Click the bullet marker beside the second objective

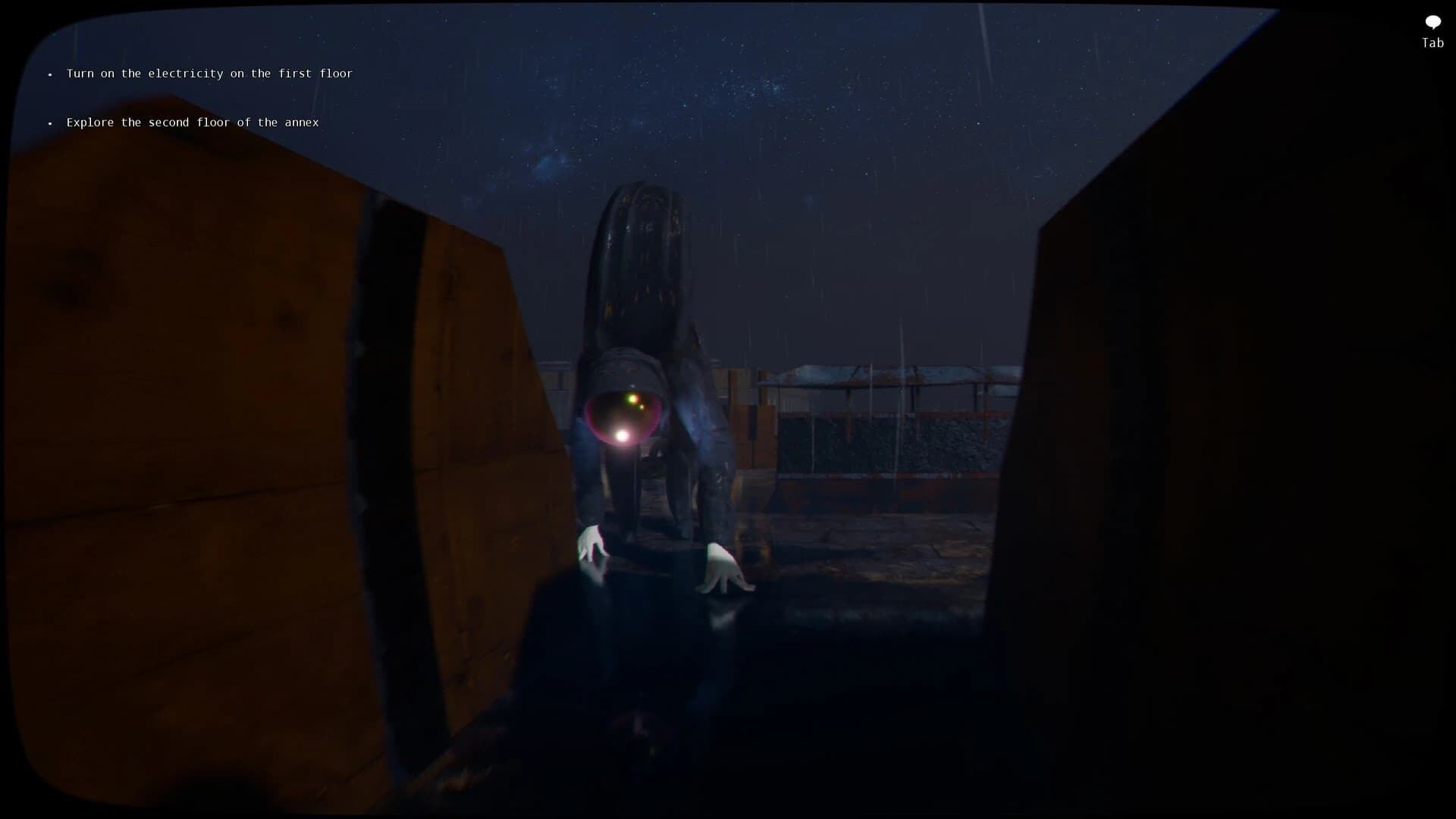coord(50,123)
